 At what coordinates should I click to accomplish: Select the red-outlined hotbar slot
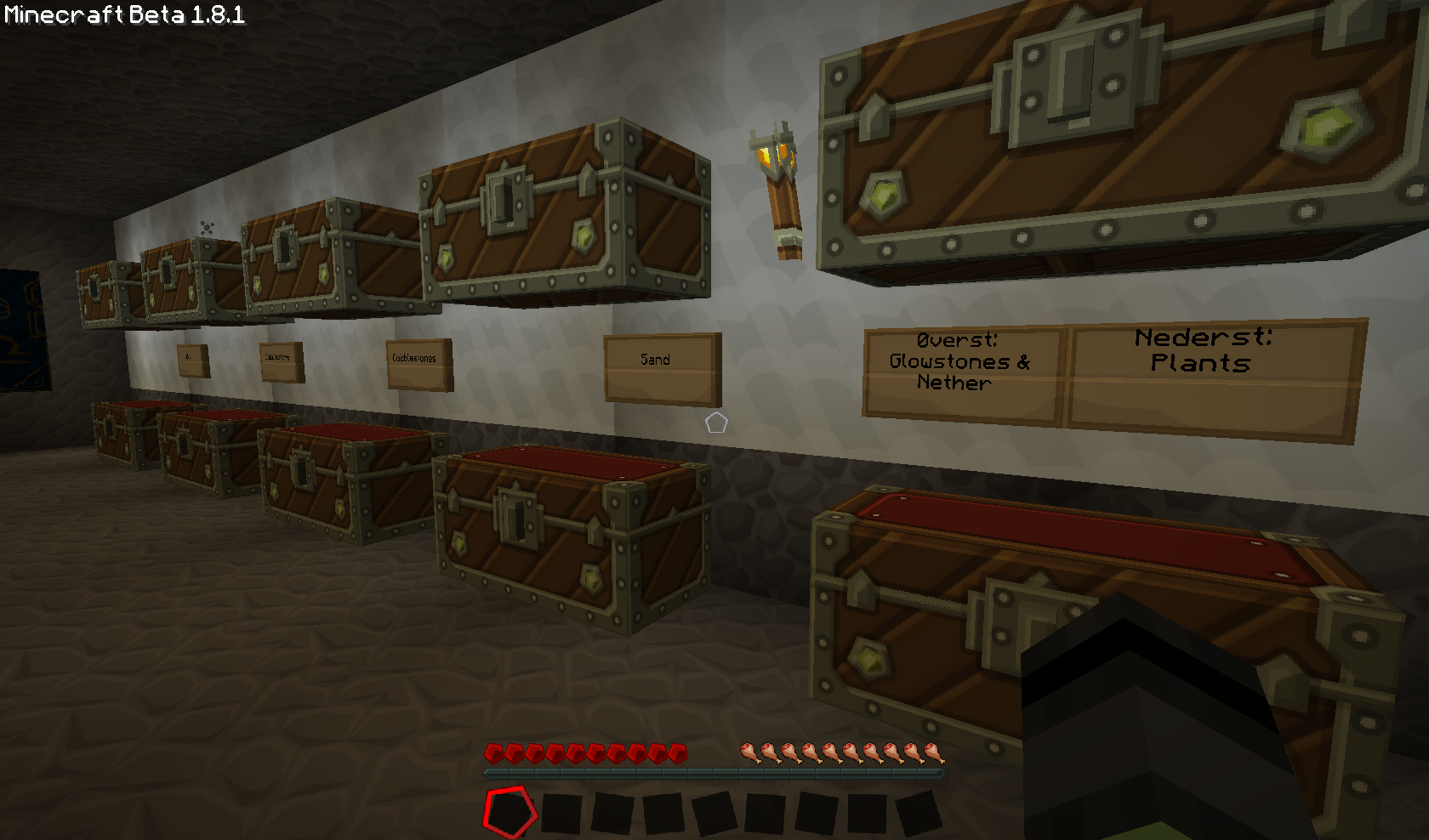(x=510, y=812)
